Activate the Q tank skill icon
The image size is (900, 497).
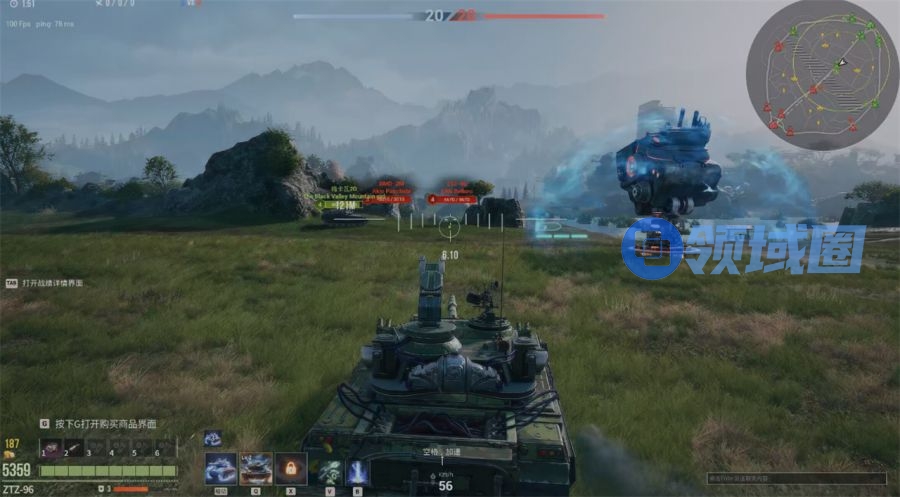(x=256, y=468)
